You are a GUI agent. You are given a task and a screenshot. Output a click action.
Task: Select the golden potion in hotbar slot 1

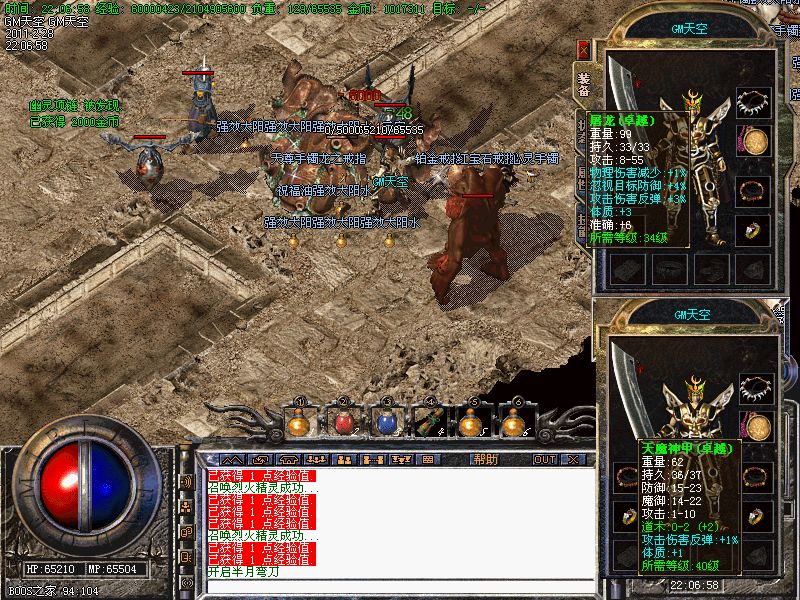[x=299, y=424]
